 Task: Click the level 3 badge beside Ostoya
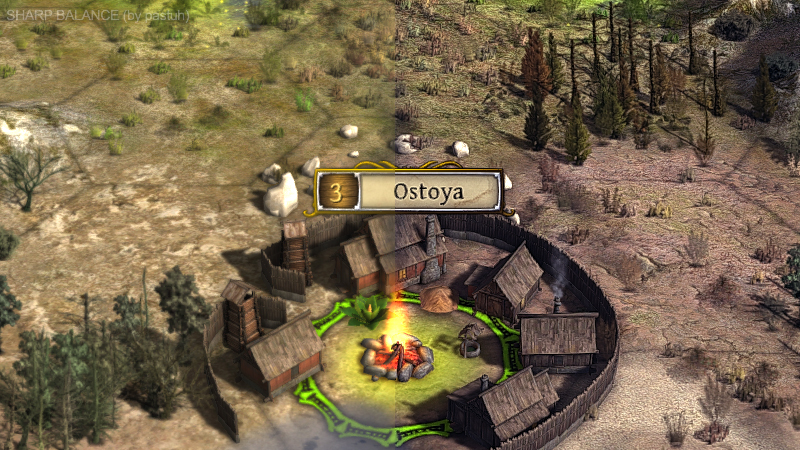pyautogui.click(x=337, y=190)
